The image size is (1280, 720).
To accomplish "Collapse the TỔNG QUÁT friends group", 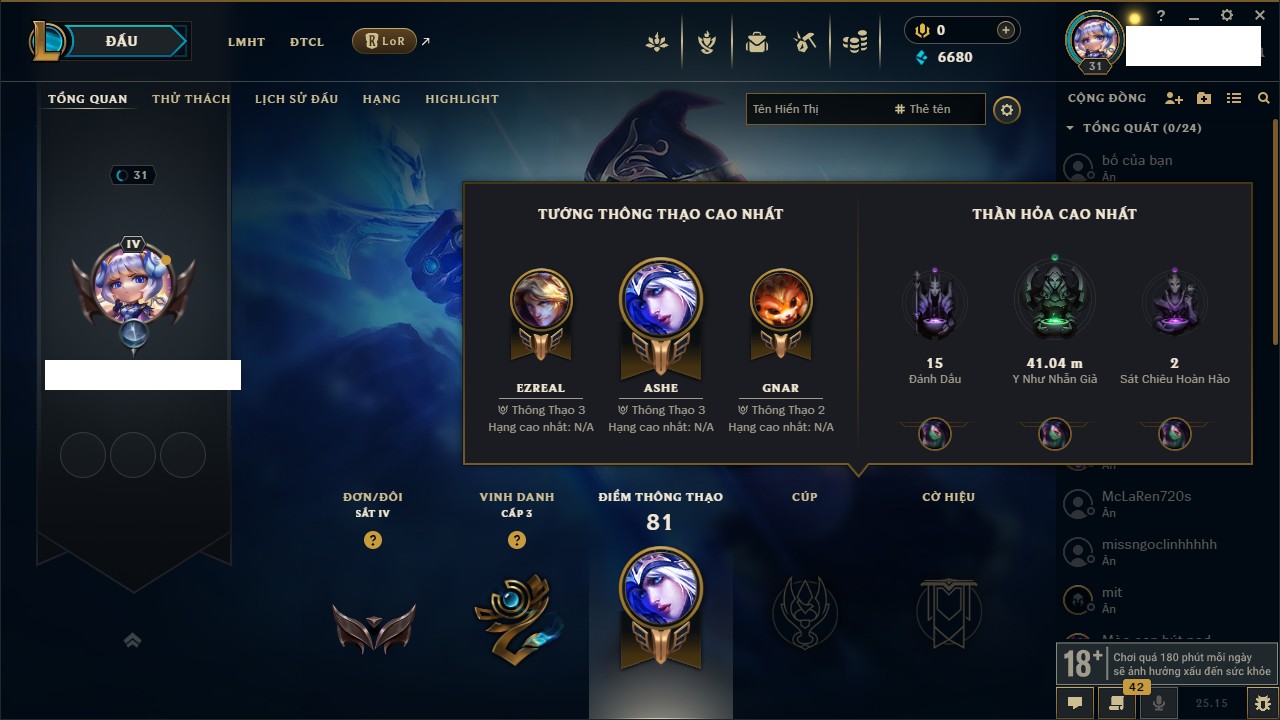I will (x=1070, y=128).
